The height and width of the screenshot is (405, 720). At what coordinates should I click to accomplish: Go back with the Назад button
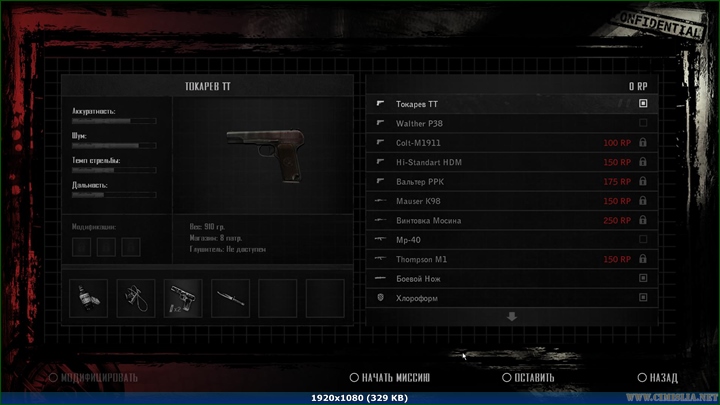tap(657, 378)
